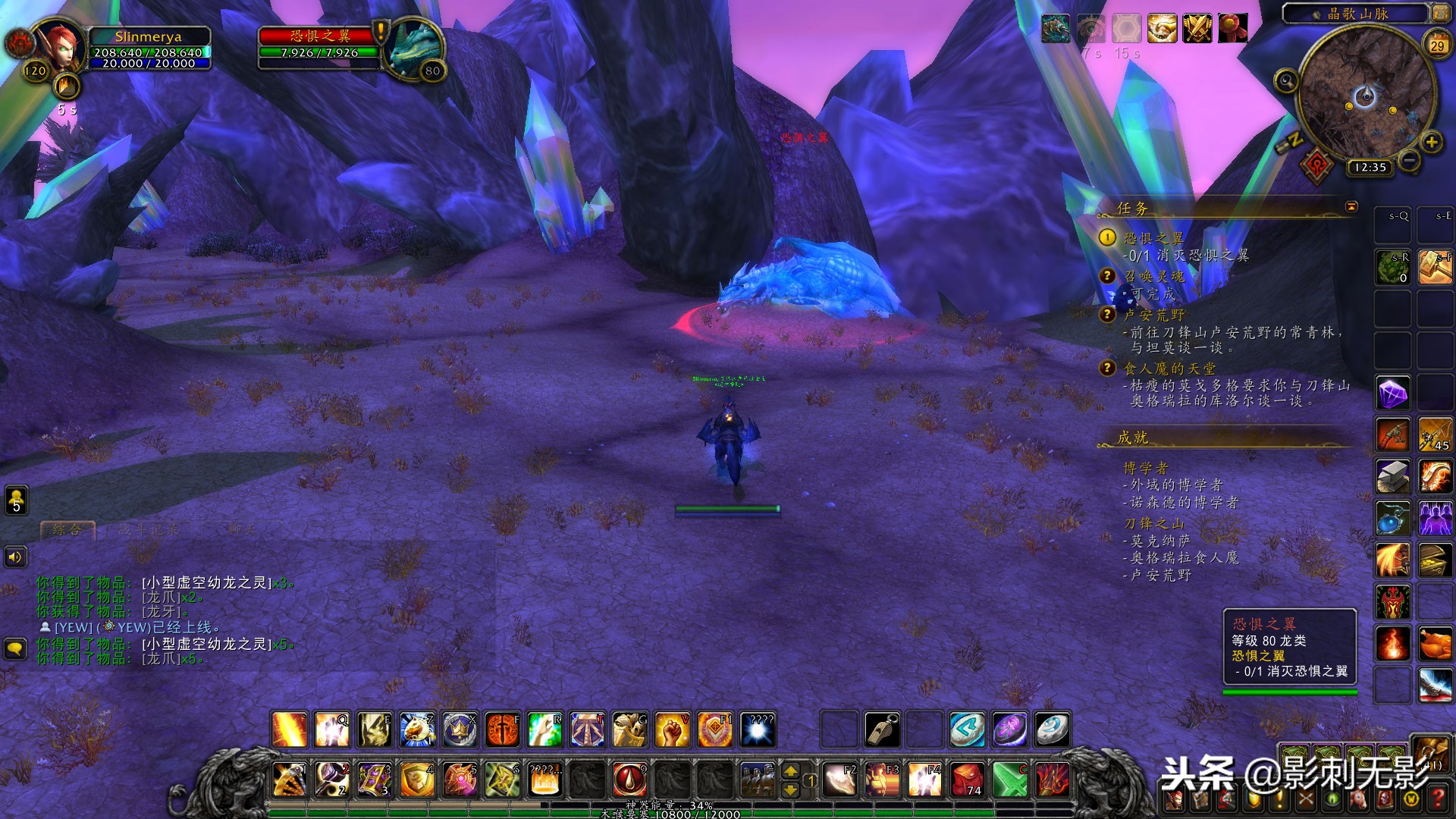Click the minimap tracking magnifier button
The image size is (1456, 819).
click(1286, 80)
